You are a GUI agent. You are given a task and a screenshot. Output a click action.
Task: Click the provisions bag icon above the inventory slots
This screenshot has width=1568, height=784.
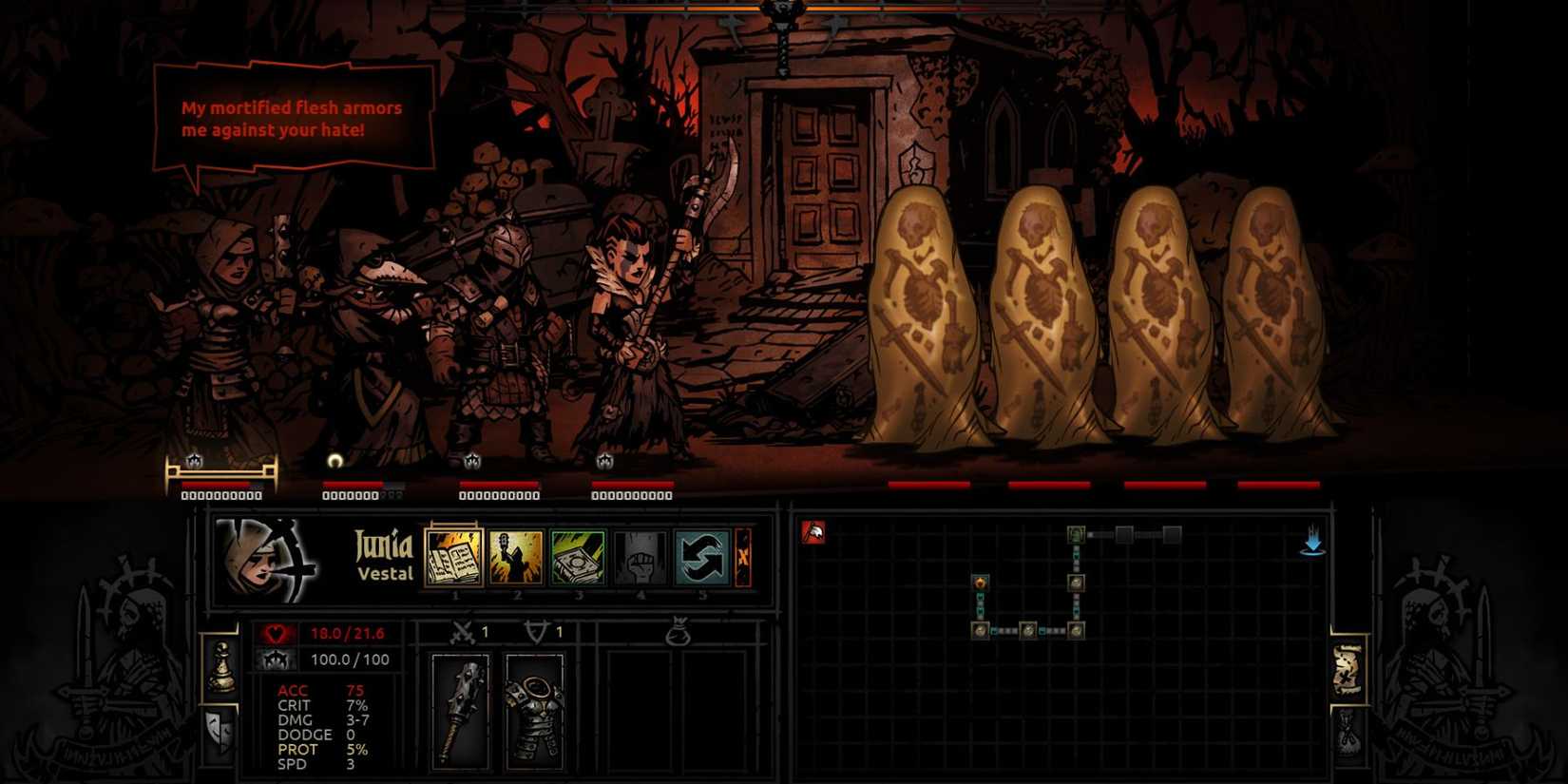coord(679,632)
